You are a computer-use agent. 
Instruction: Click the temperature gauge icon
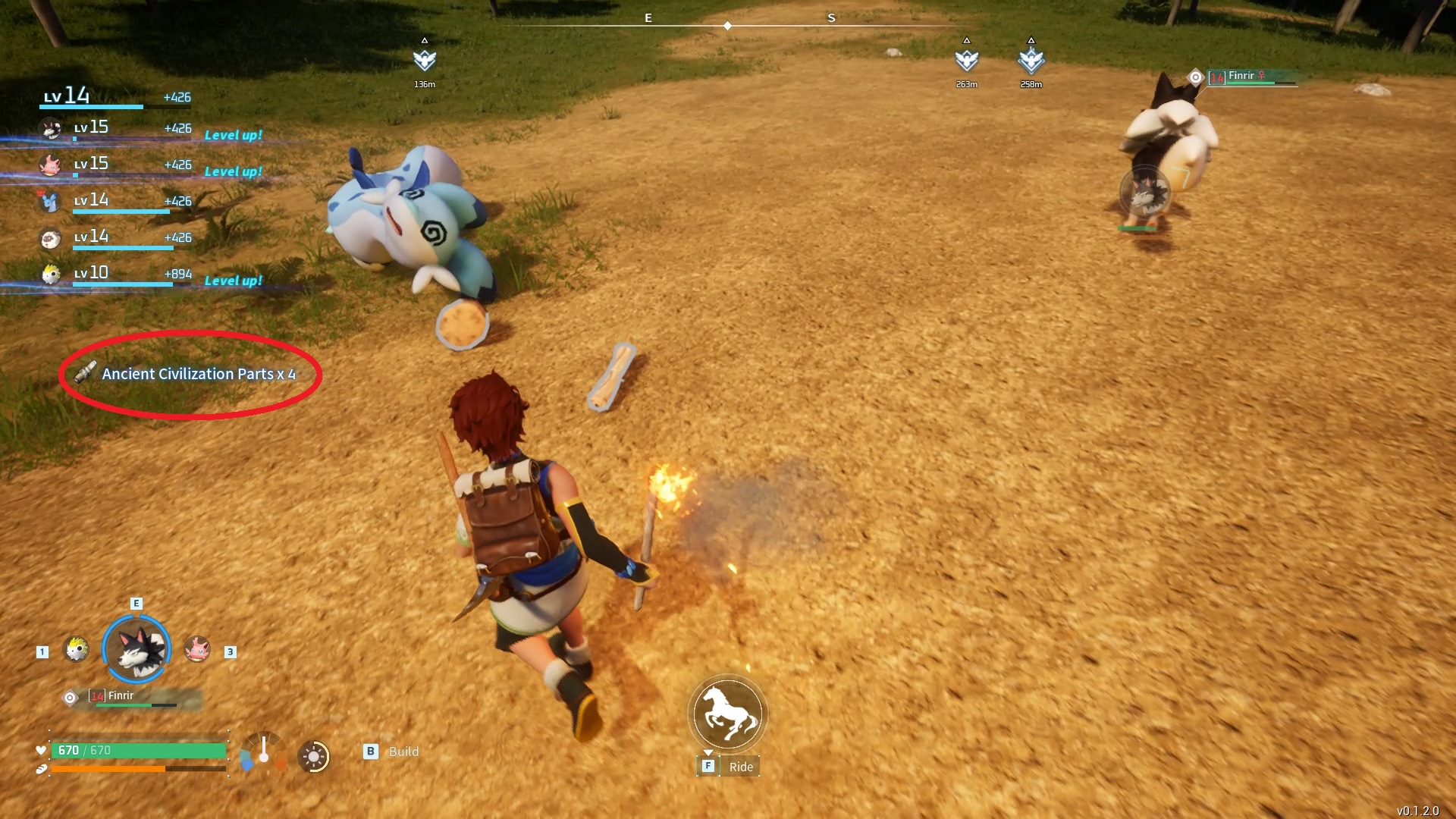263,753
